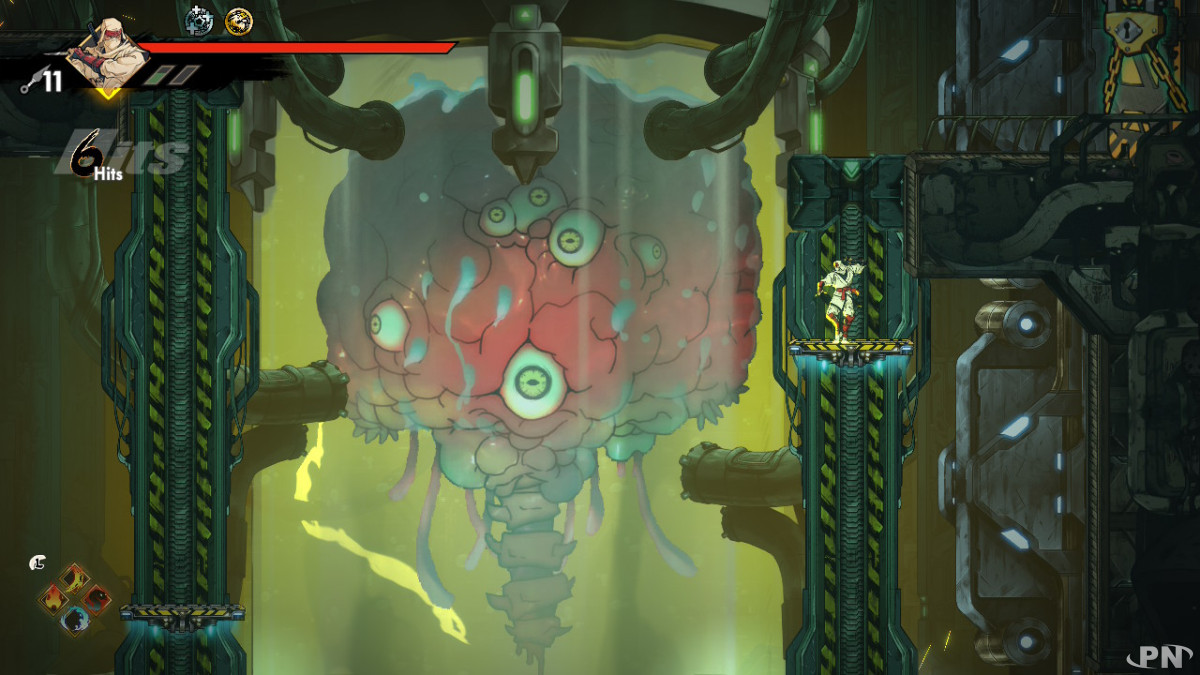
Task: Activate the blue water swirl ninpo skill
Action: point(75,621)
